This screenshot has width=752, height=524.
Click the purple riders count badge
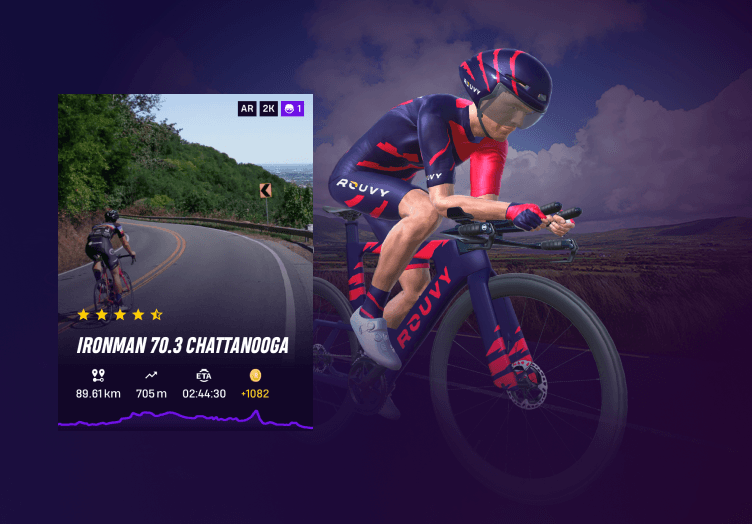[x=293, y=108]
